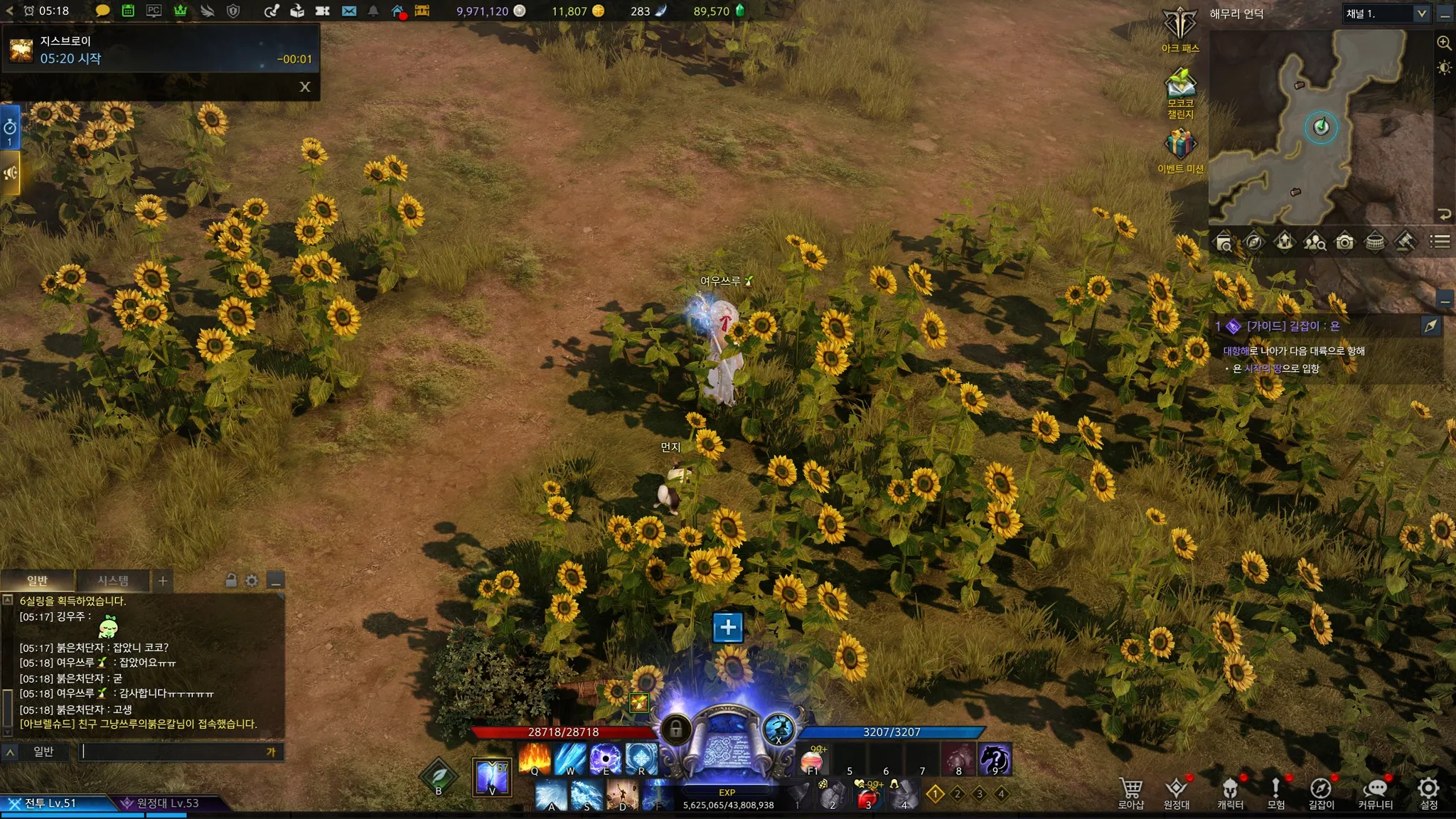Add a new chat tab
This screenshot has width=1456, height=819.
(x=163, y=581)
